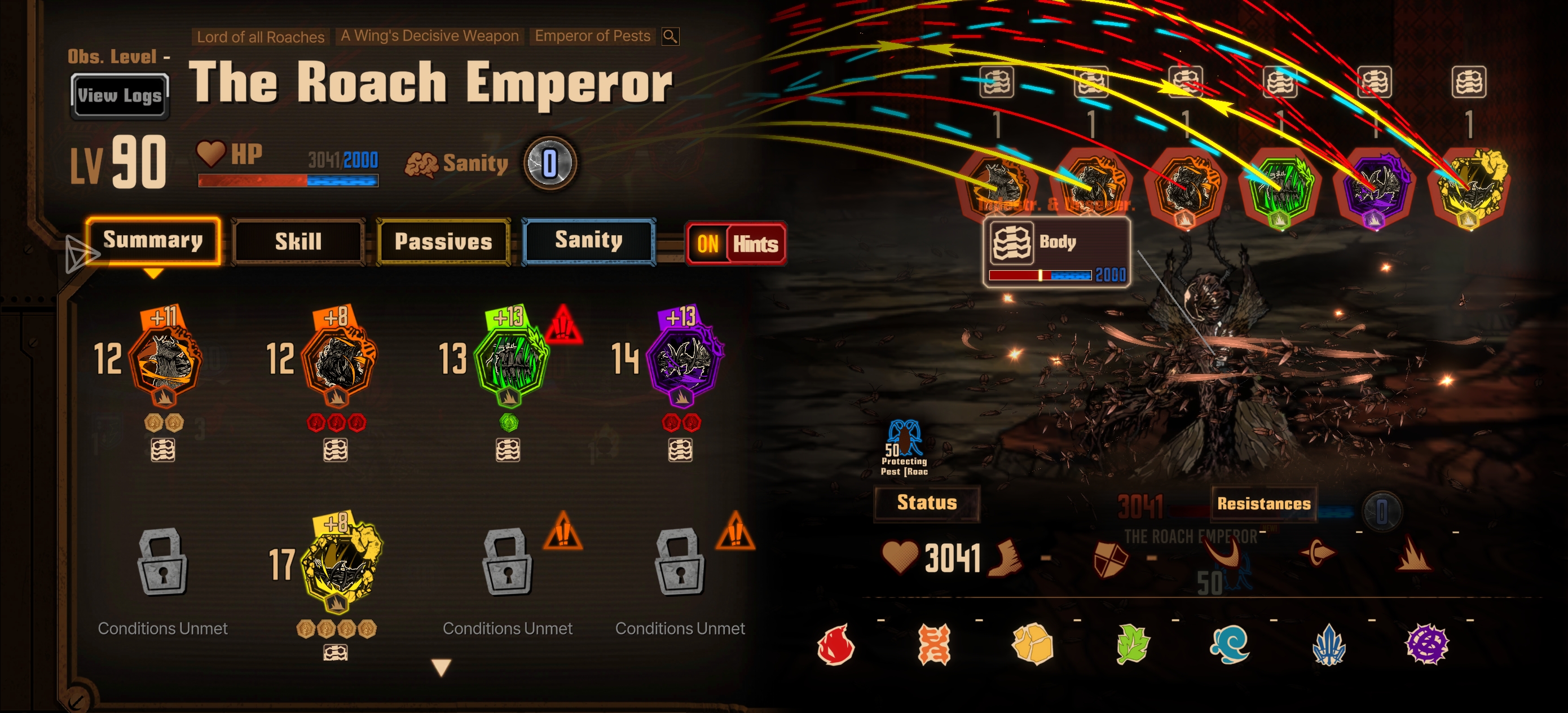This screenshot has width=1568, height=713.
Task: Switch to the Summary tab
Action: tap(153, 240)
